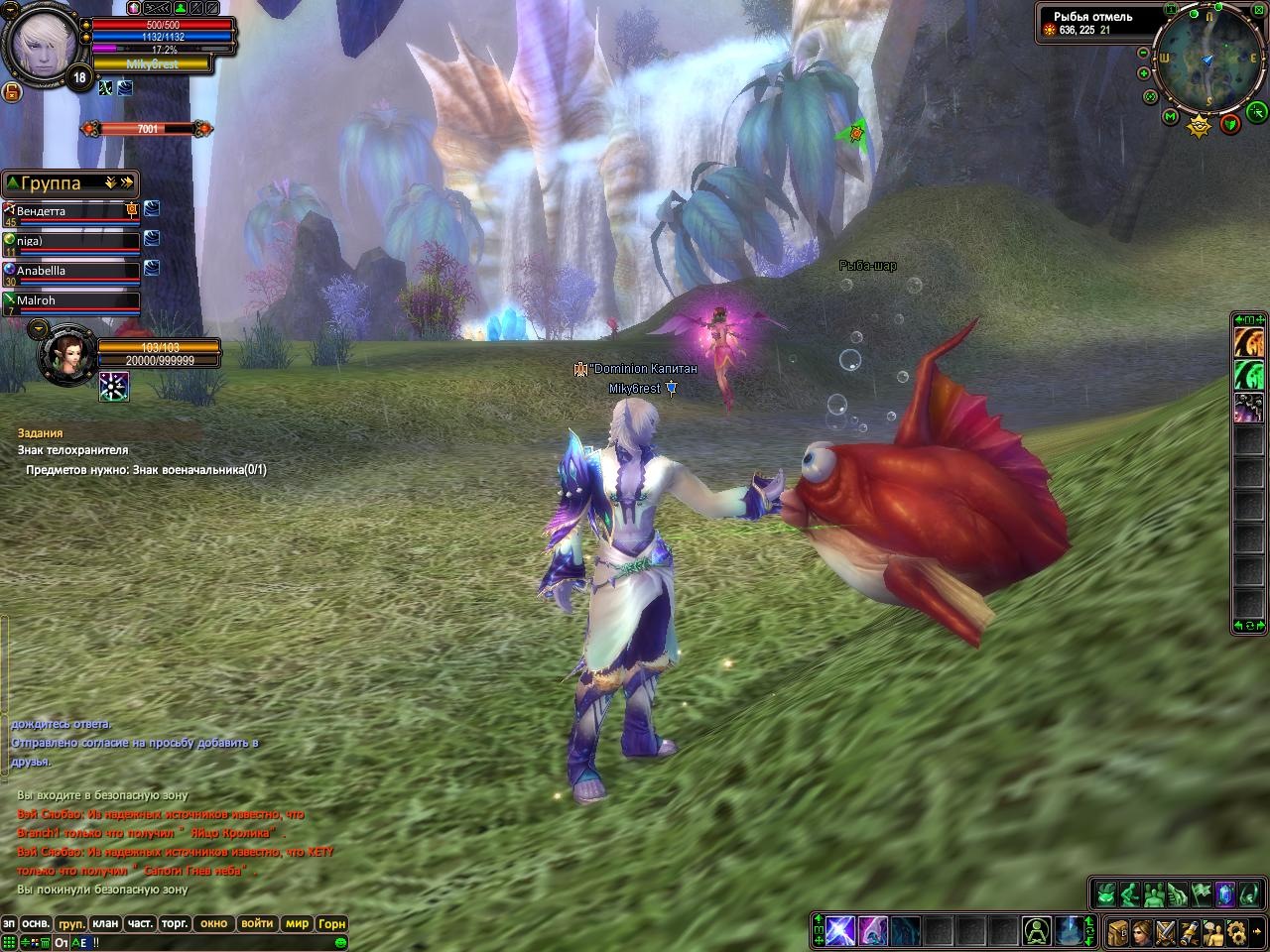The height and width of the screenshot is (952, 1270).
Task: Open the chat emoticon smiley menu
Action: [339, 941]
